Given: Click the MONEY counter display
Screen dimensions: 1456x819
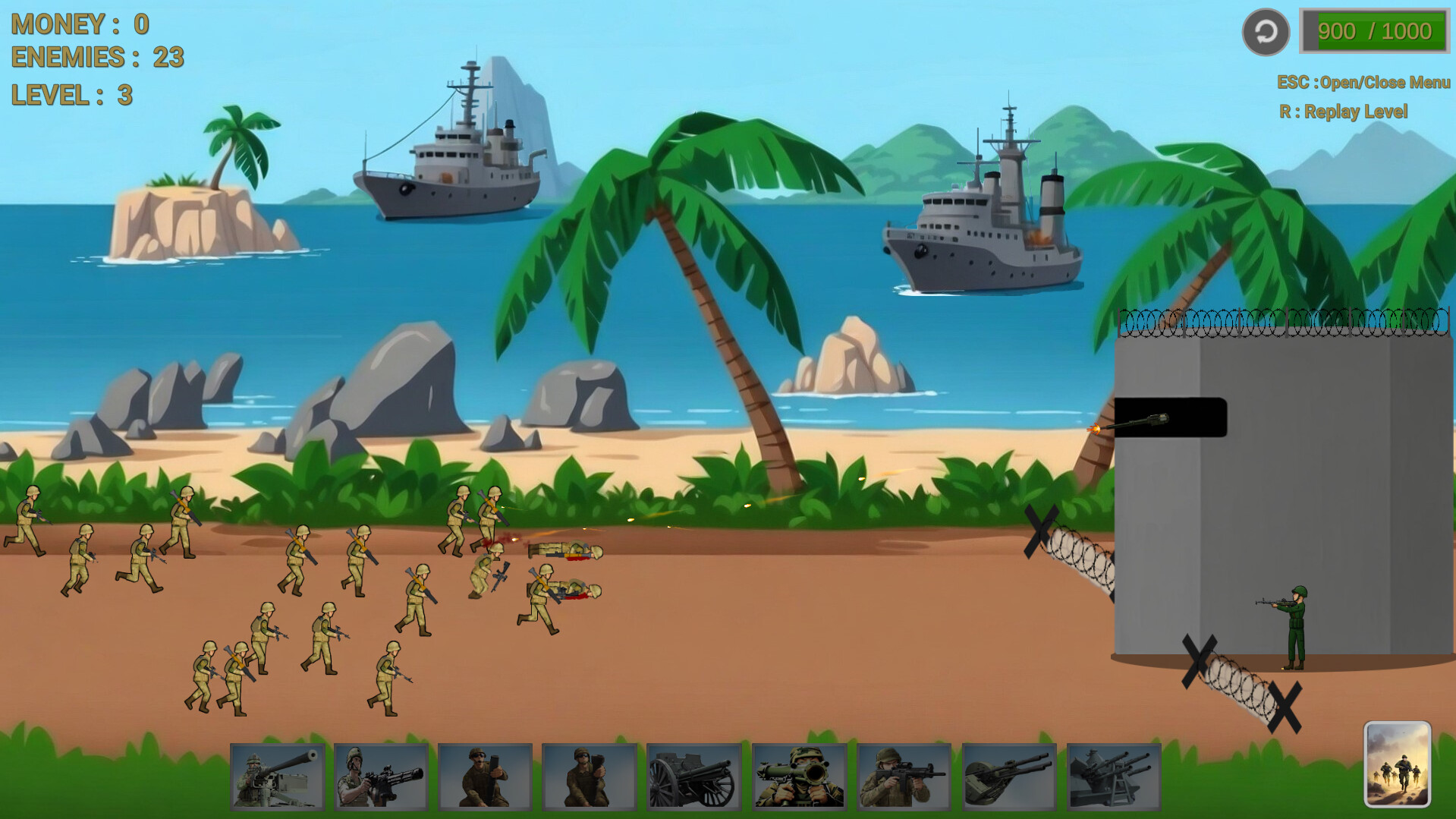Looking at the screenshot, I should click(80, 24).
